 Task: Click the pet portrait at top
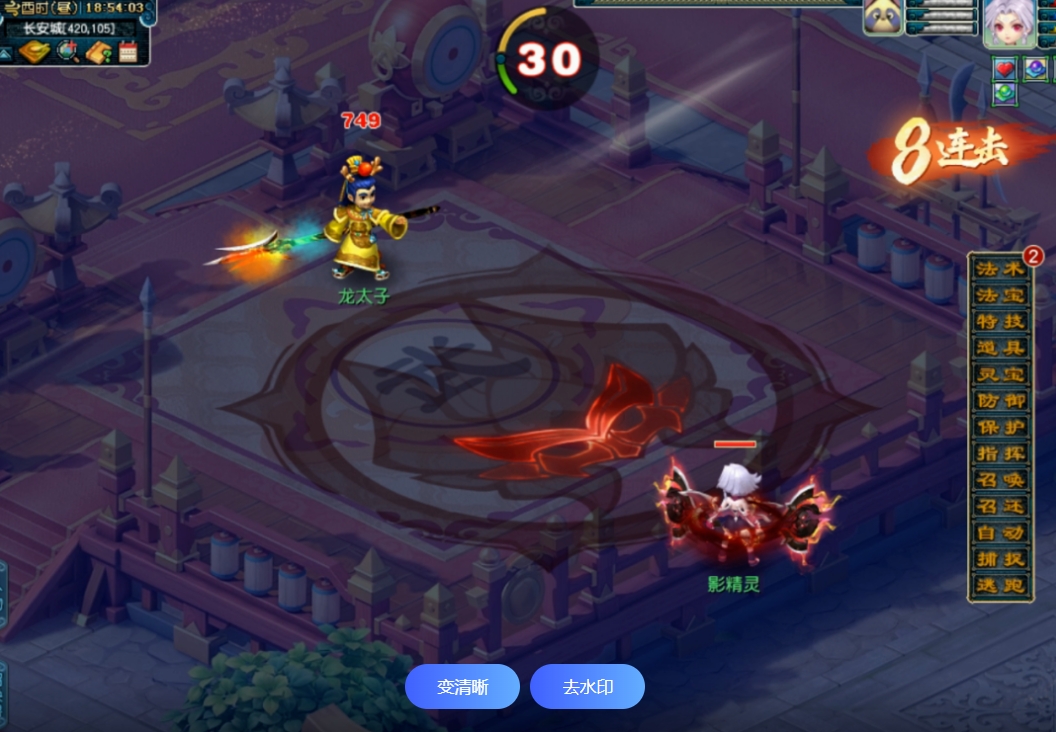click(884, 18)
